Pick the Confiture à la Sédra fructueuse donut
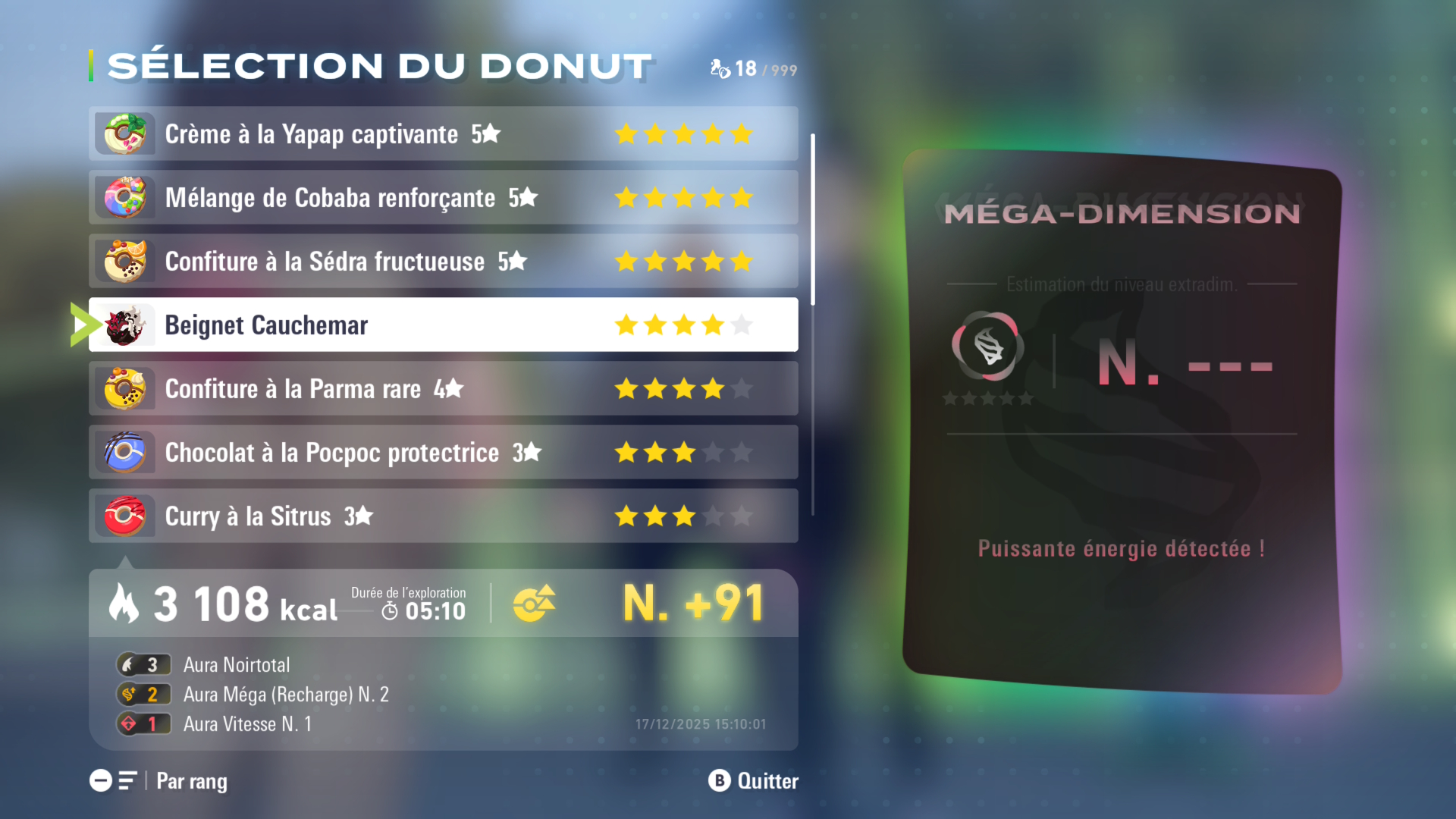The width and height of the screenshot is (1456, 819). coord(443,262)
